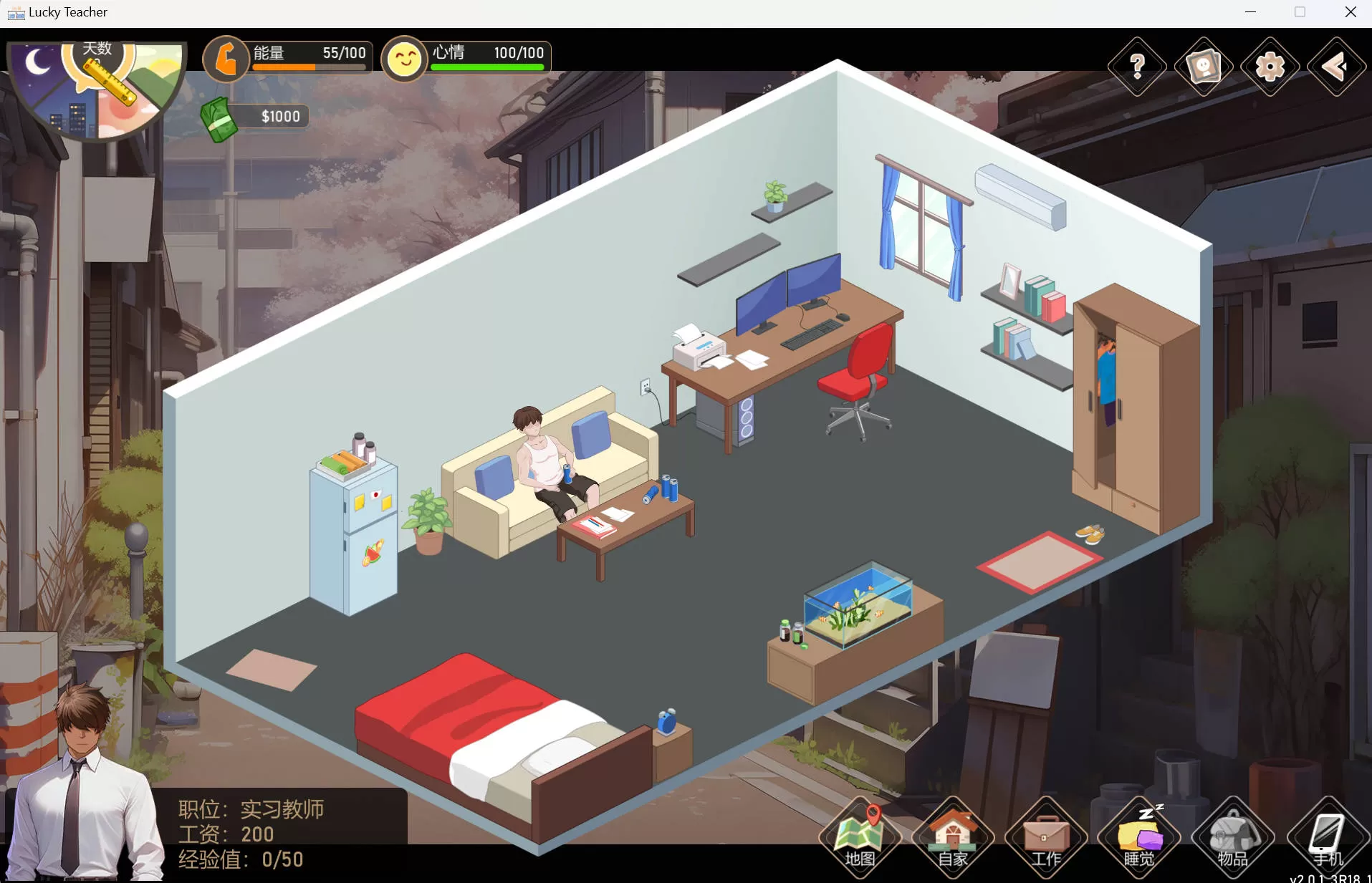Select the work (工作) briefcase button

pyautogui.click(x=1046, y=838)
